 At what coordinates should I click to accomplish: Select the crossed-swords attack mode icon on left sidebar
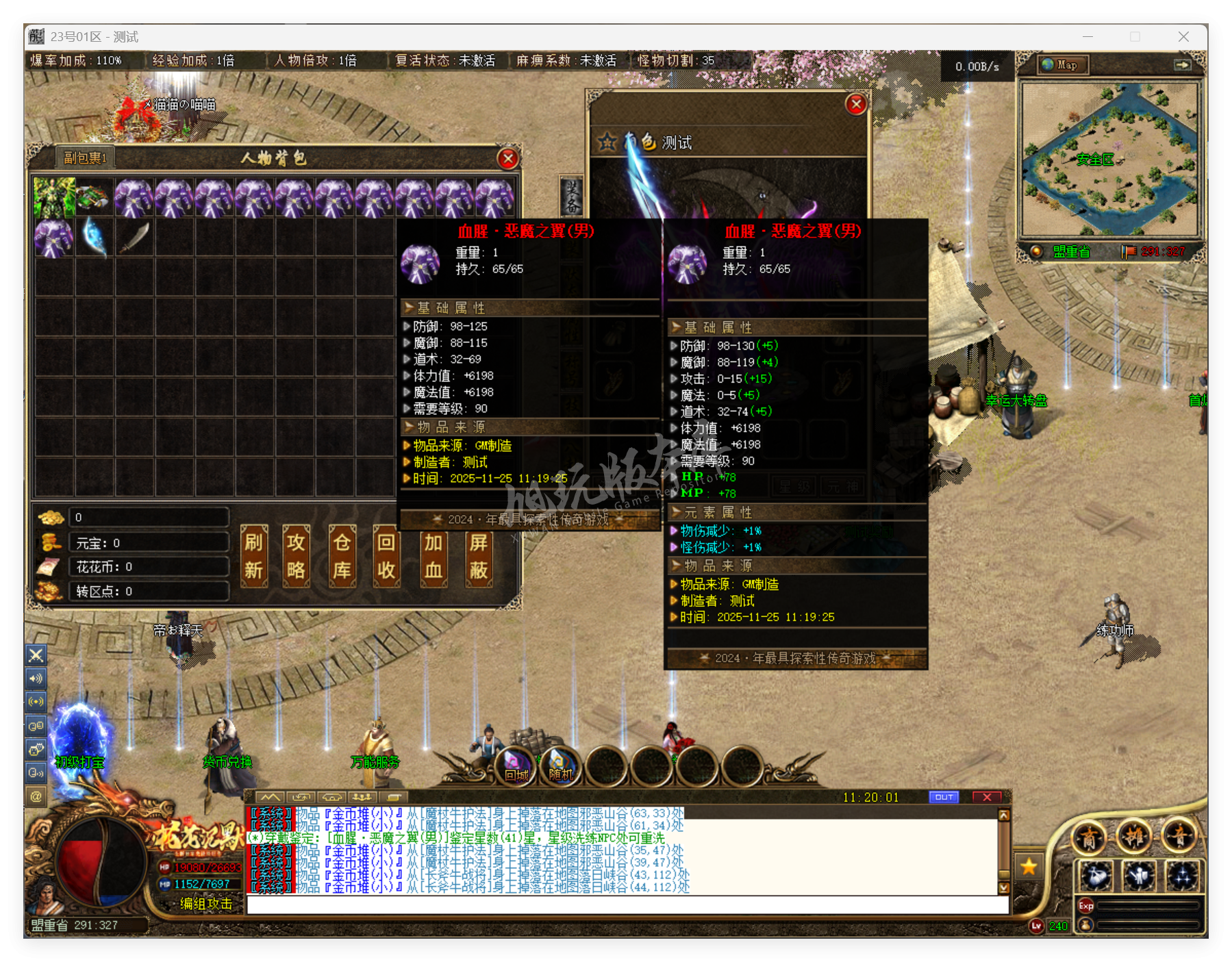coord(36,655)
